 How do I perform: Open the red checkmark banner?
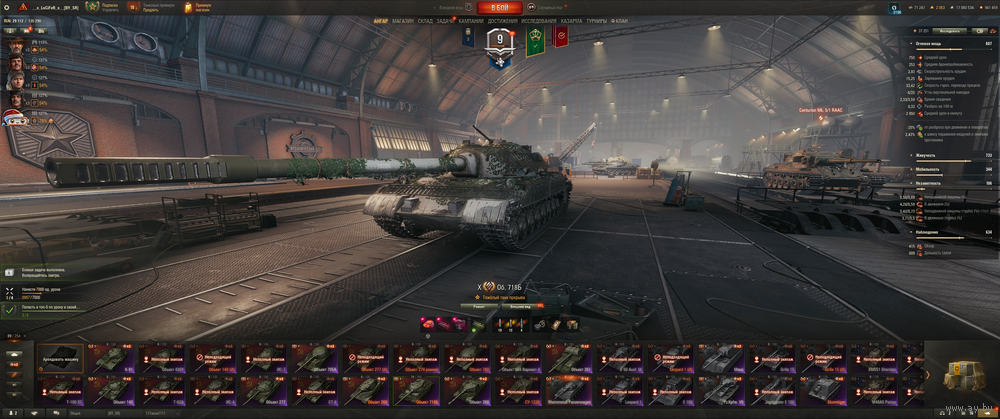pos(561,38)
